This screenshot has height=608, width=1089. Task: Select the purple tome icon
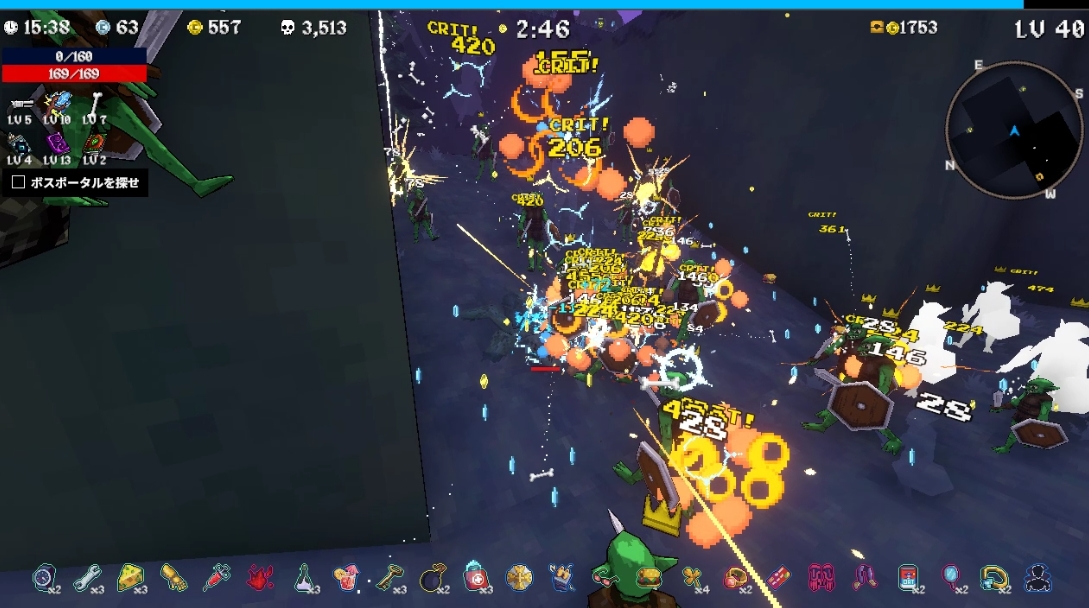(x=57, y=143)
